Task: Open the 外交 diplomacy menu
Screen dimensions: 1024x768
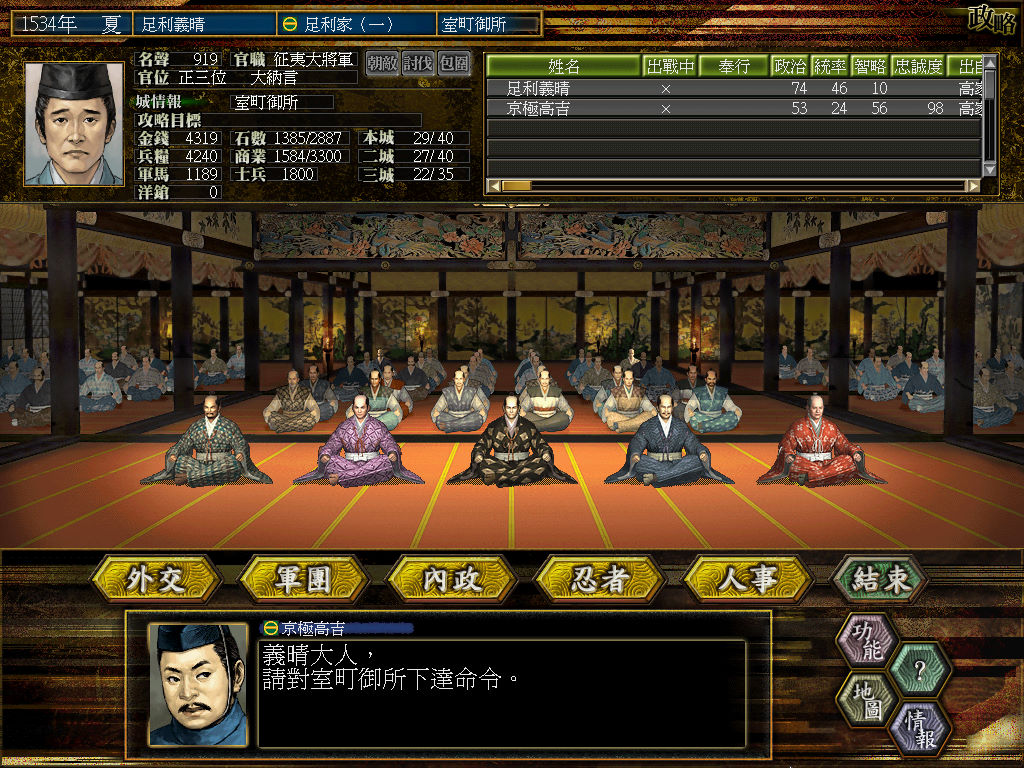Action: pos(156,579)
